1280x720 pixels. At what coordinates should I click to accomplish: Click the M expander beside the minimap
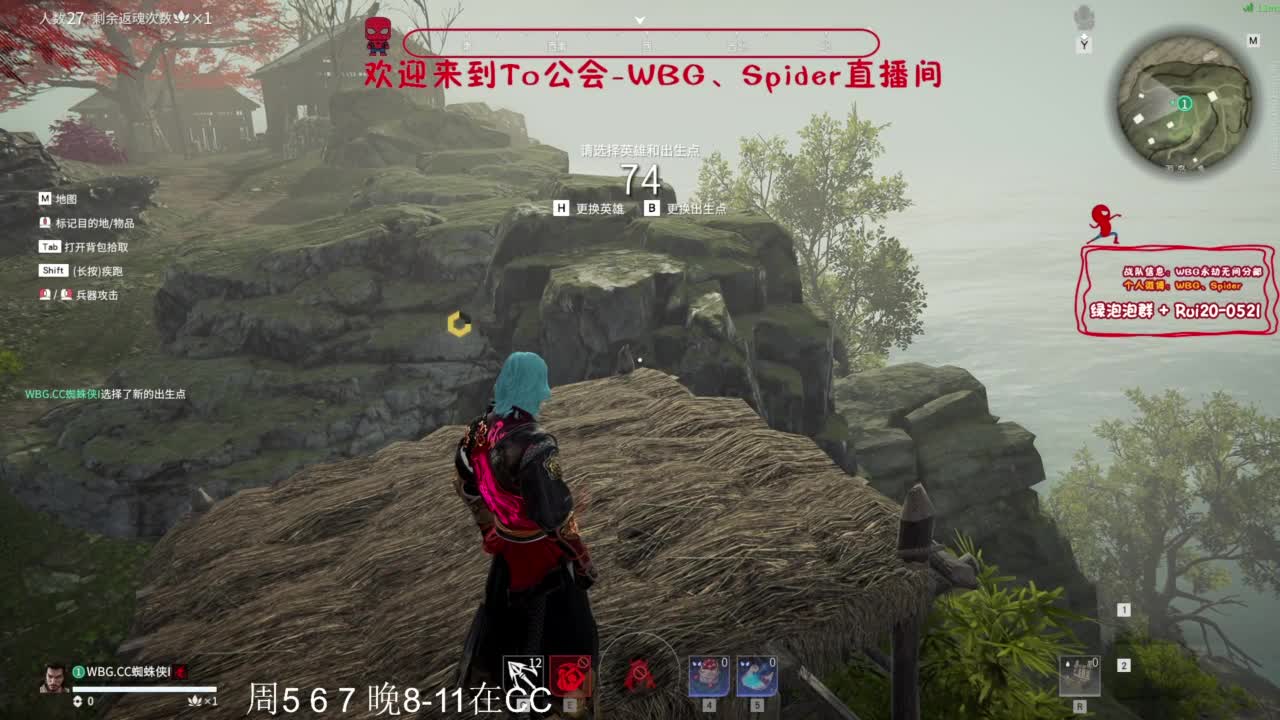coord(1253,40)
